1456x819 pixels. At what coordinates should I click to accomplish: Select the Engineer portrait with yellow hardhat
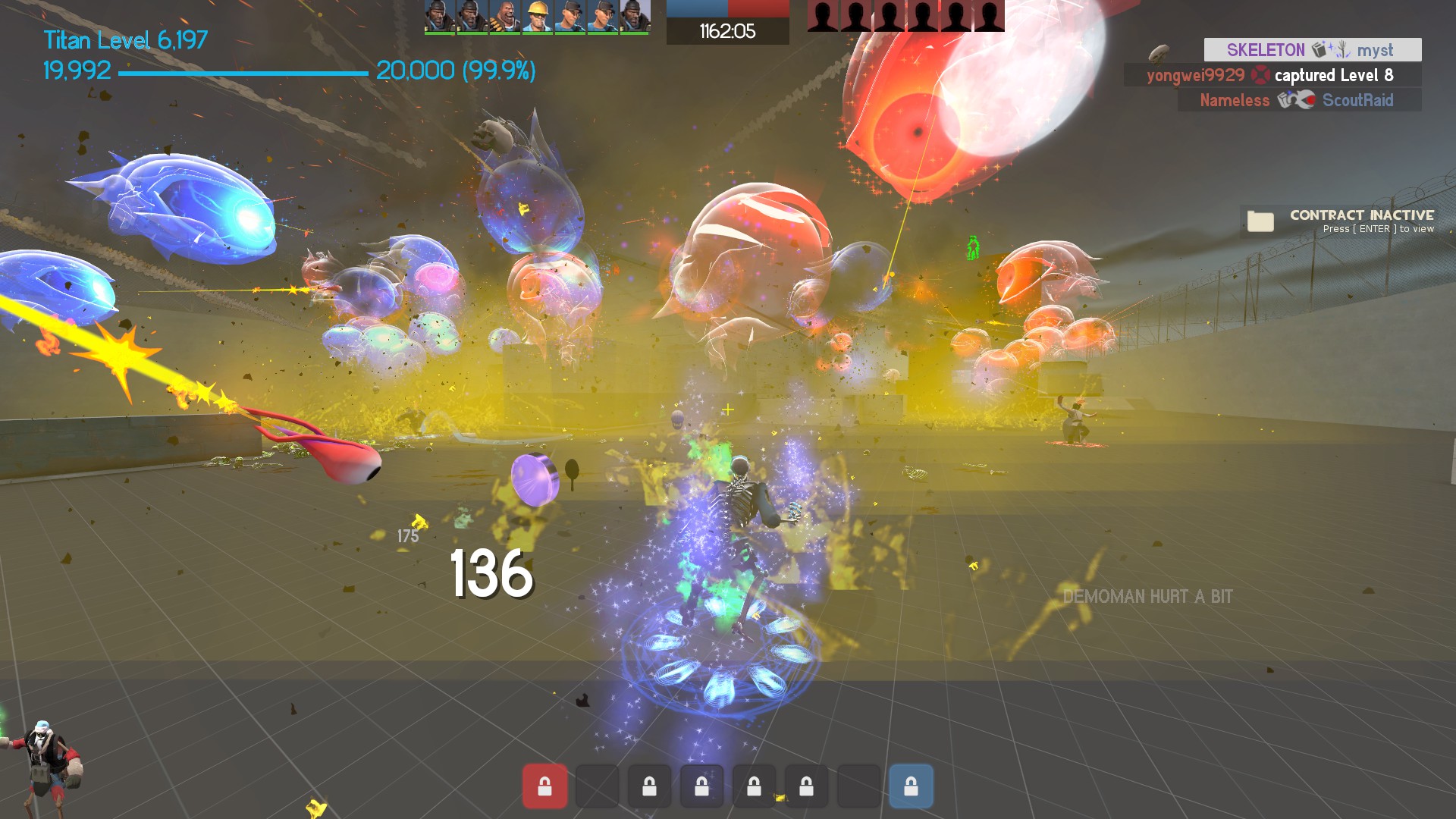[537, 17]
